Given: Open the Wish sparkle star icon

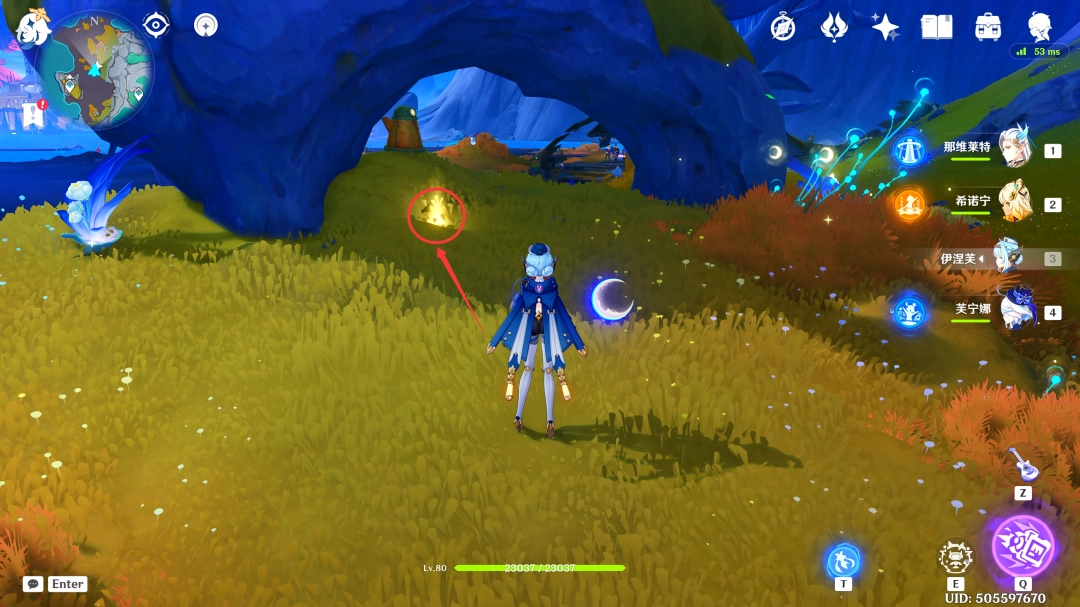Looking at the screenshot, I should [x=885, y=28].
